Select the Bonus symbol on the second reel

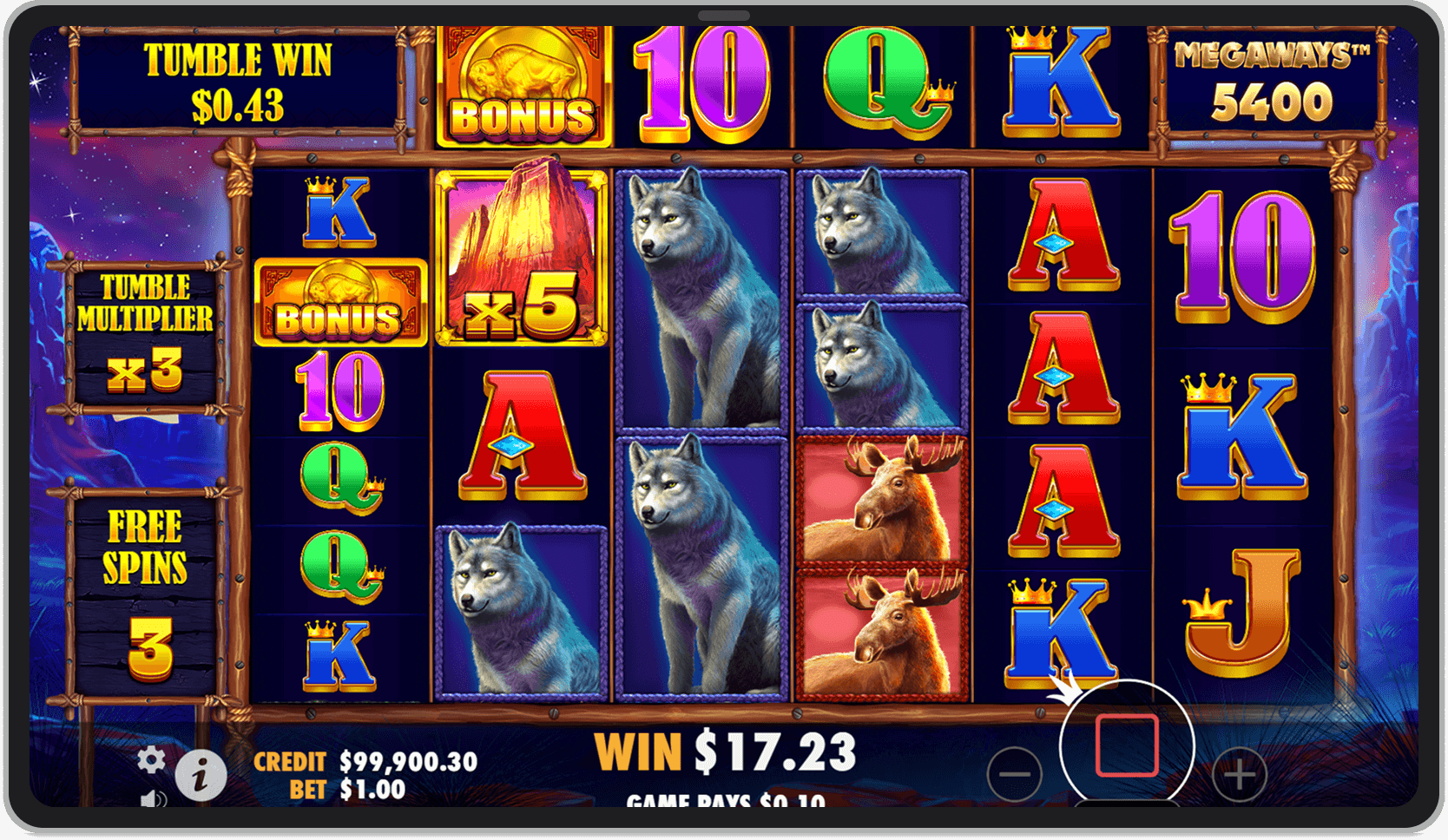pos(339,303)
